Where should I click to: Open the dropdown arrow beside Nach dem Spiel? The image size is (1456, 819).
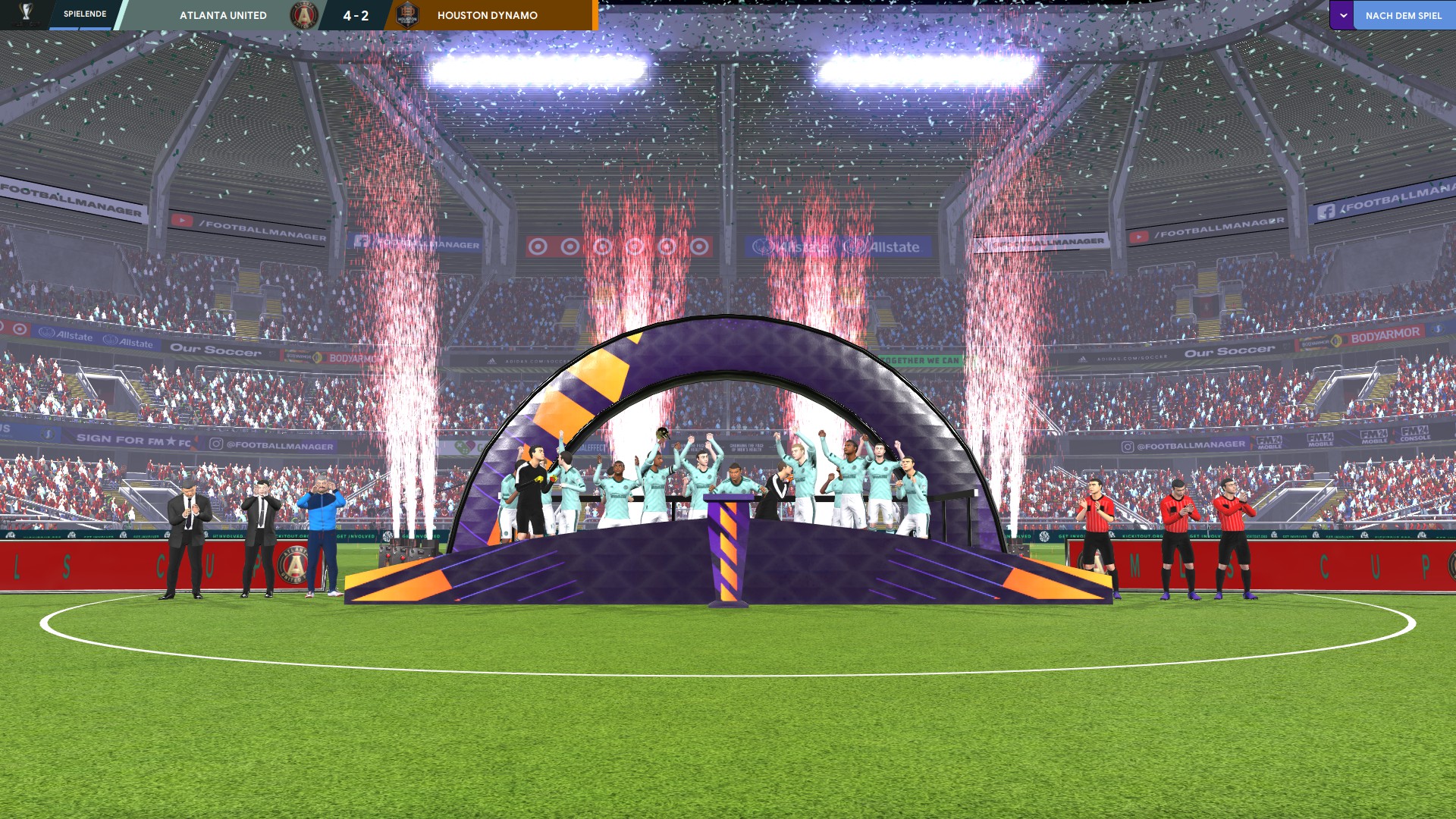pos(1342,15)
